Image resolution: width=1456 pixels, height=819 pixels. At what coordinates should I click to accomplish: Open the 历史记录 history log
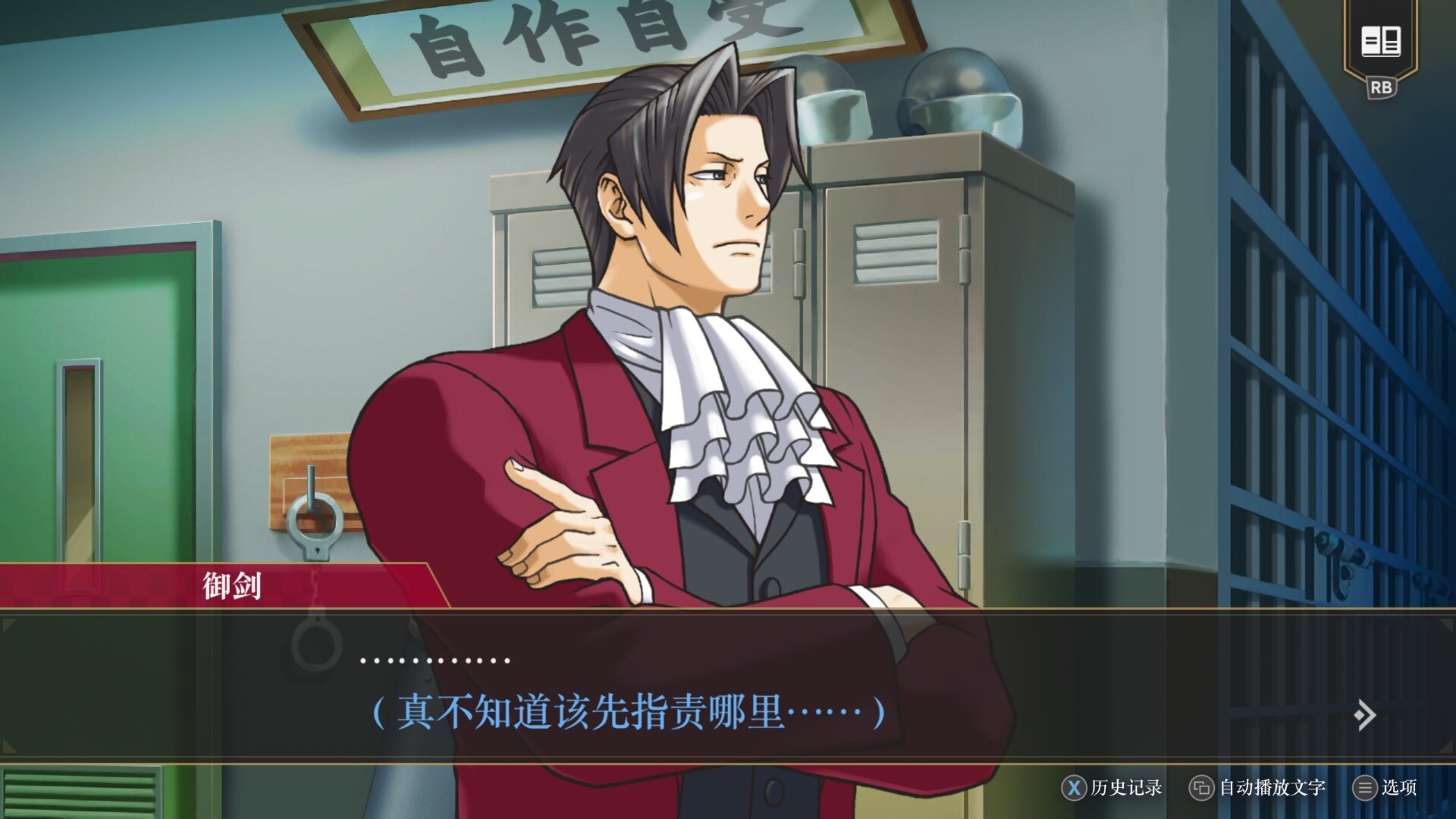pyautogui.click(x=1112, y=788)
